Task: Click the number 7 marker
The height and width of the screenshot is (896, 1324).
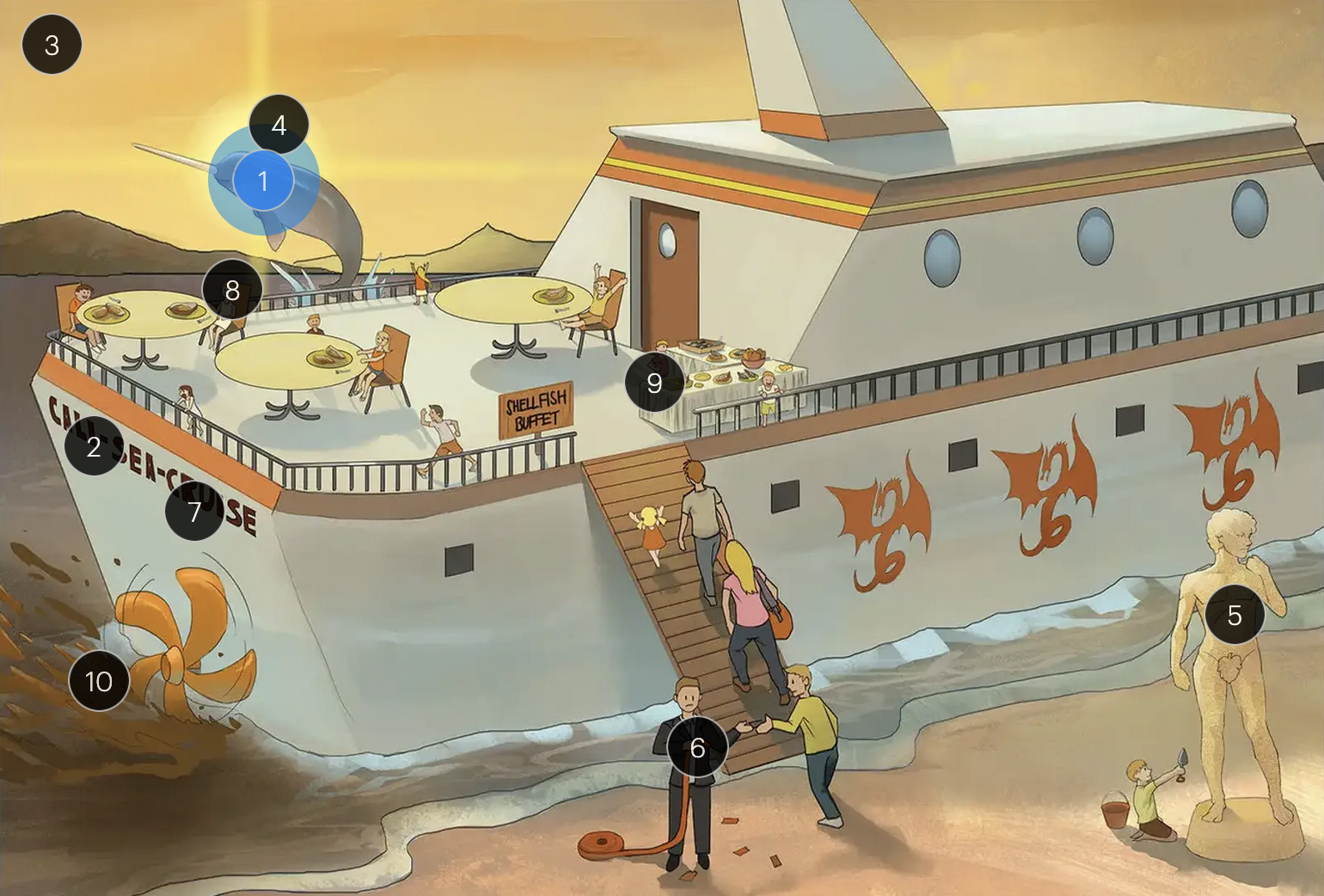Action: point(194,512)
